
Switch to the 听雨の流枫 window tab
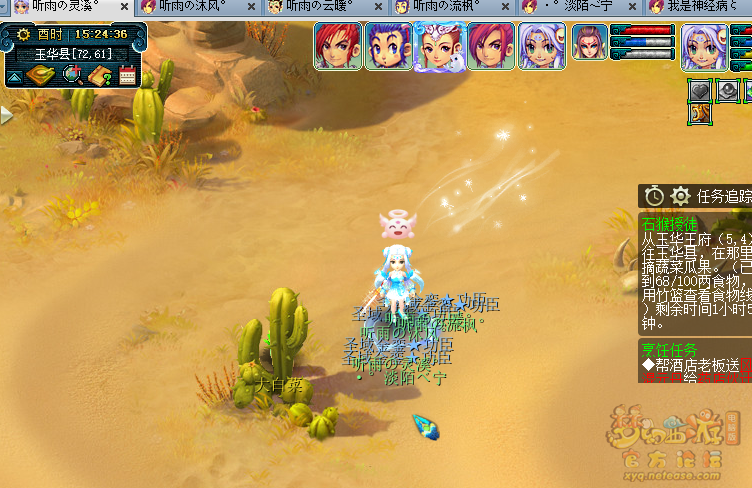pos(446,6)
